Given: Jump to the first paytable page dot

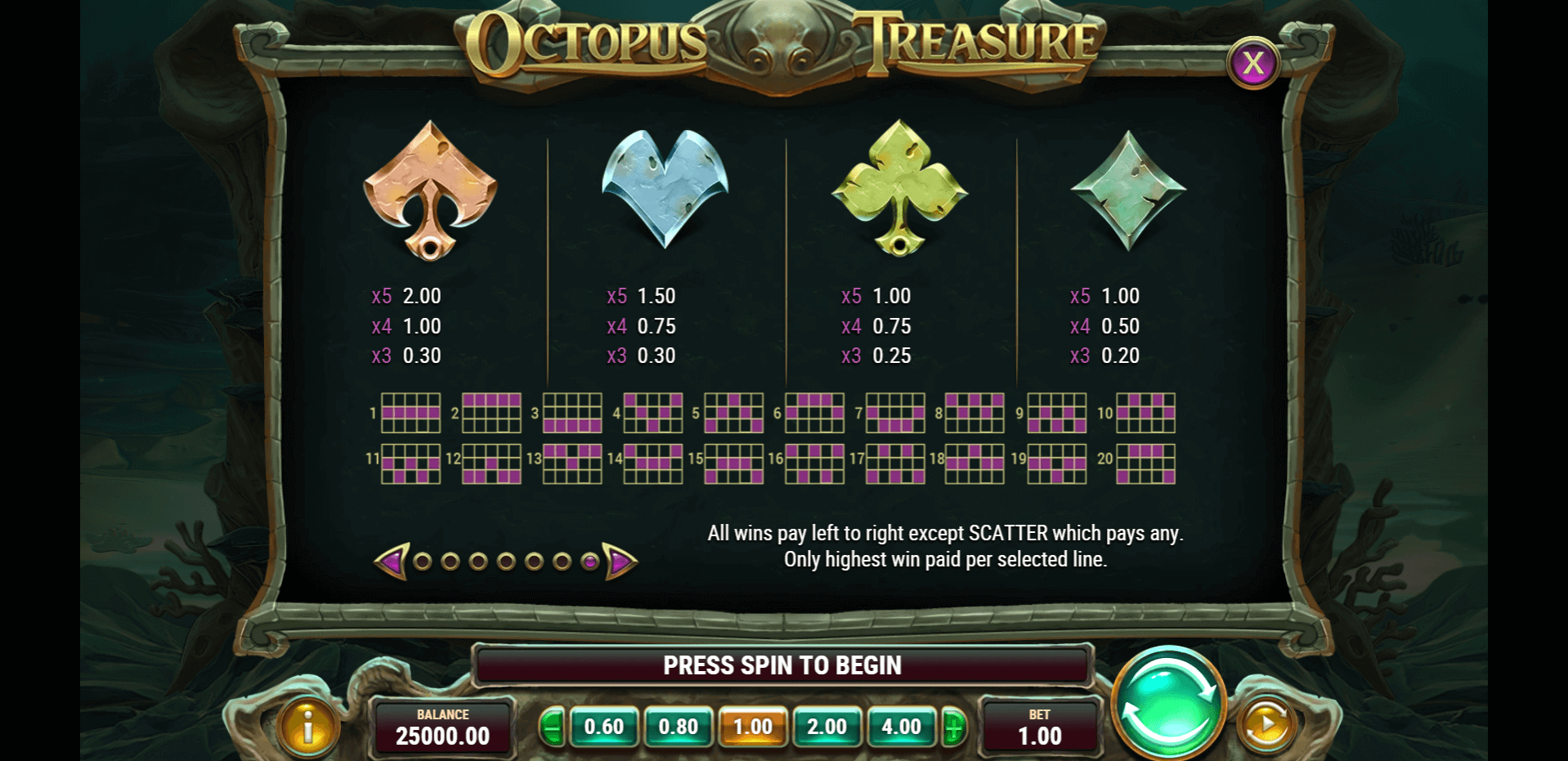Looking at the screenshot, I should (x=423, y=562).
